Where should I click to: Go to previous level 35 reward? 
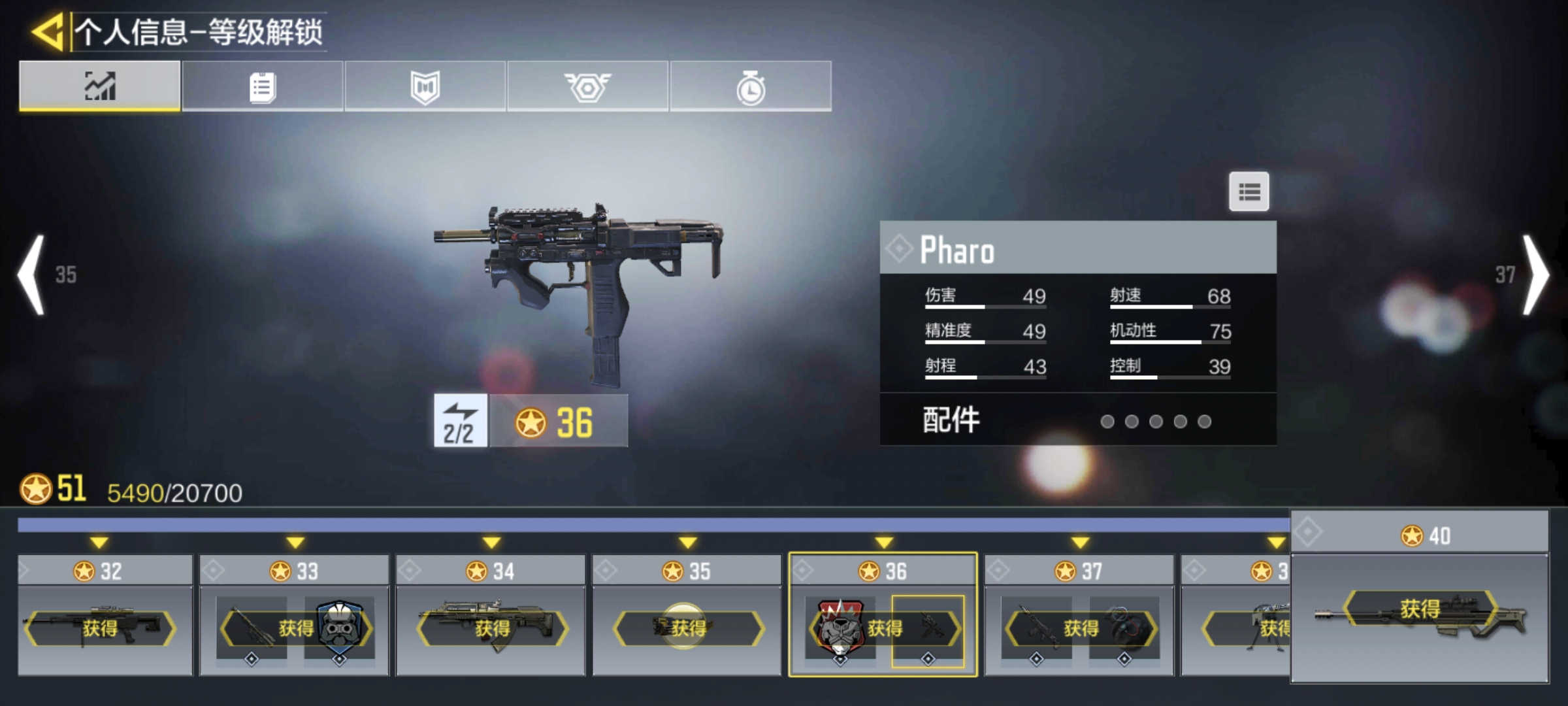pos(33,275)
